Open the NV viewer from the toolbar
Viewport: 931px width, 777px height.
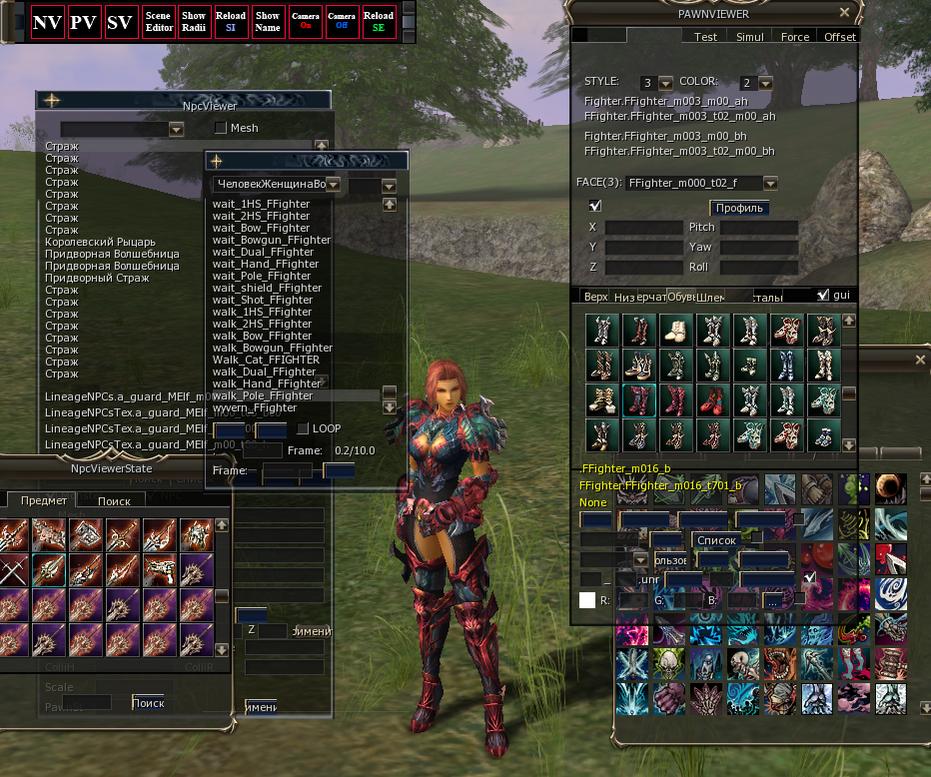click(47, 23)
